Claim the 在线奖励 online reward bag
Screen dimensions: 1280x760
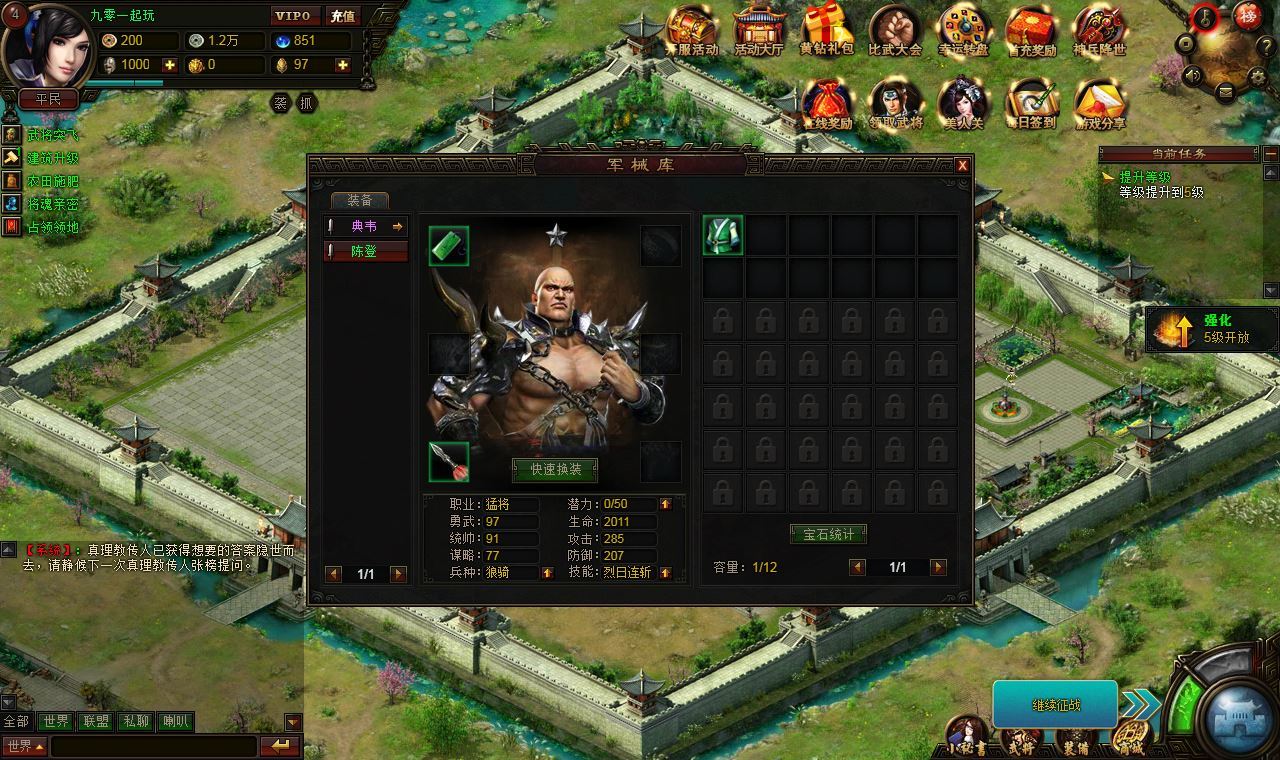(827, 104)
